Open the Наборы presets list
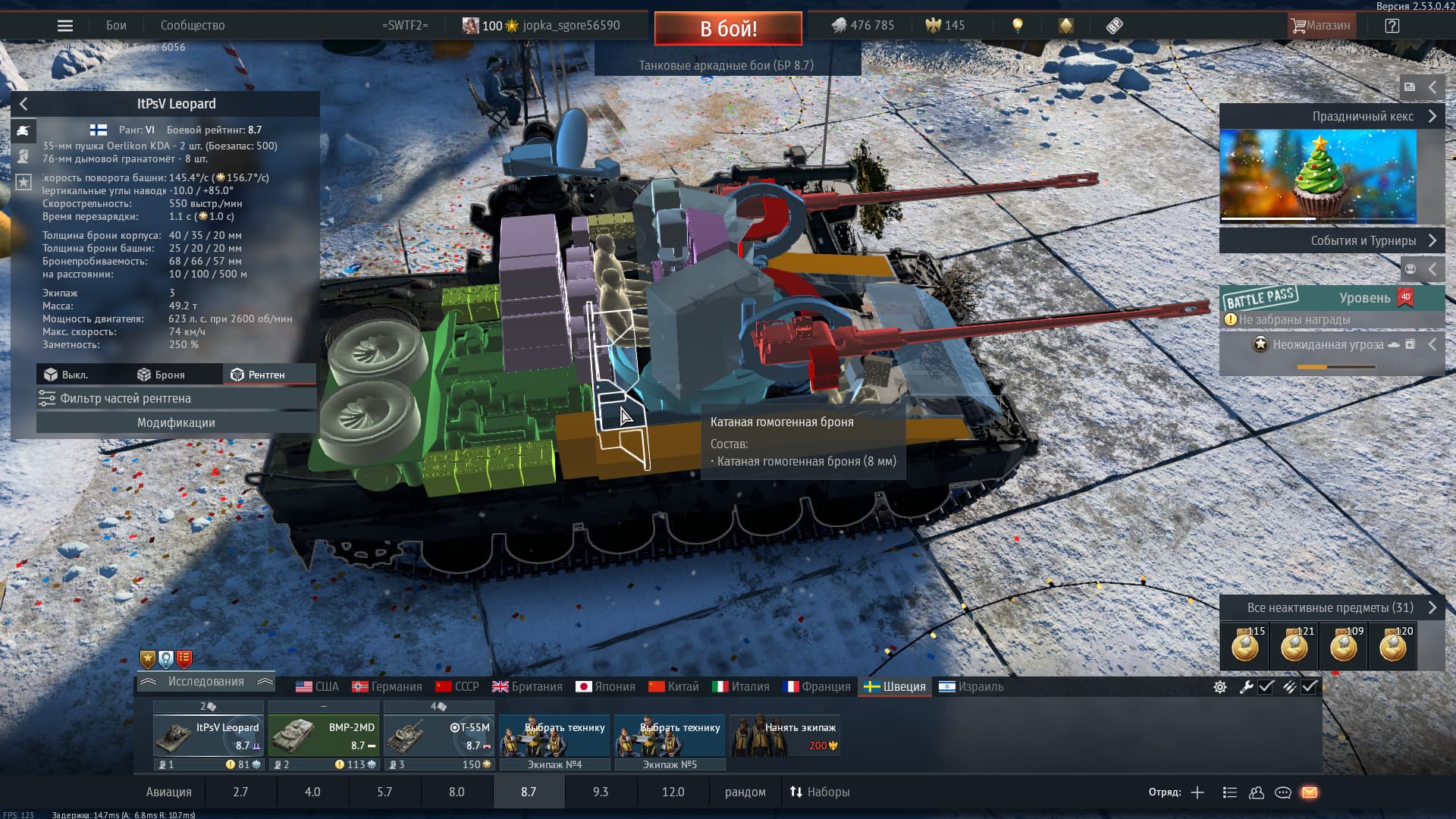 [820, 792]
